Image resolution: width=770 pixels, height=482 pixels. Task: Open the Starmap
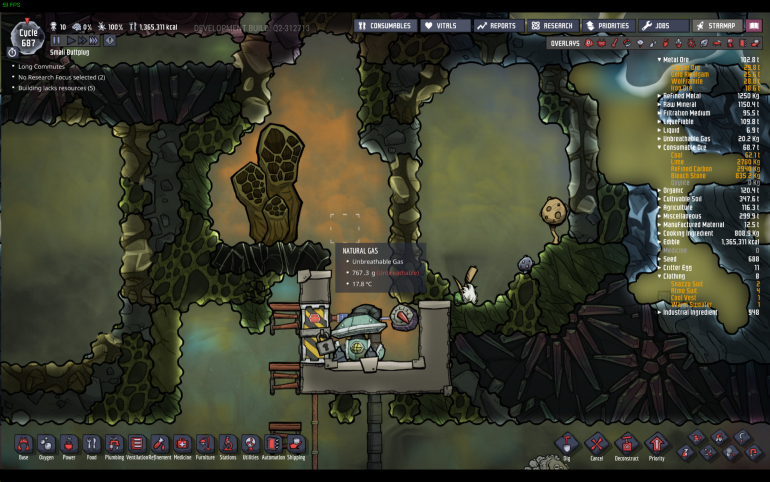coord(717,26)
